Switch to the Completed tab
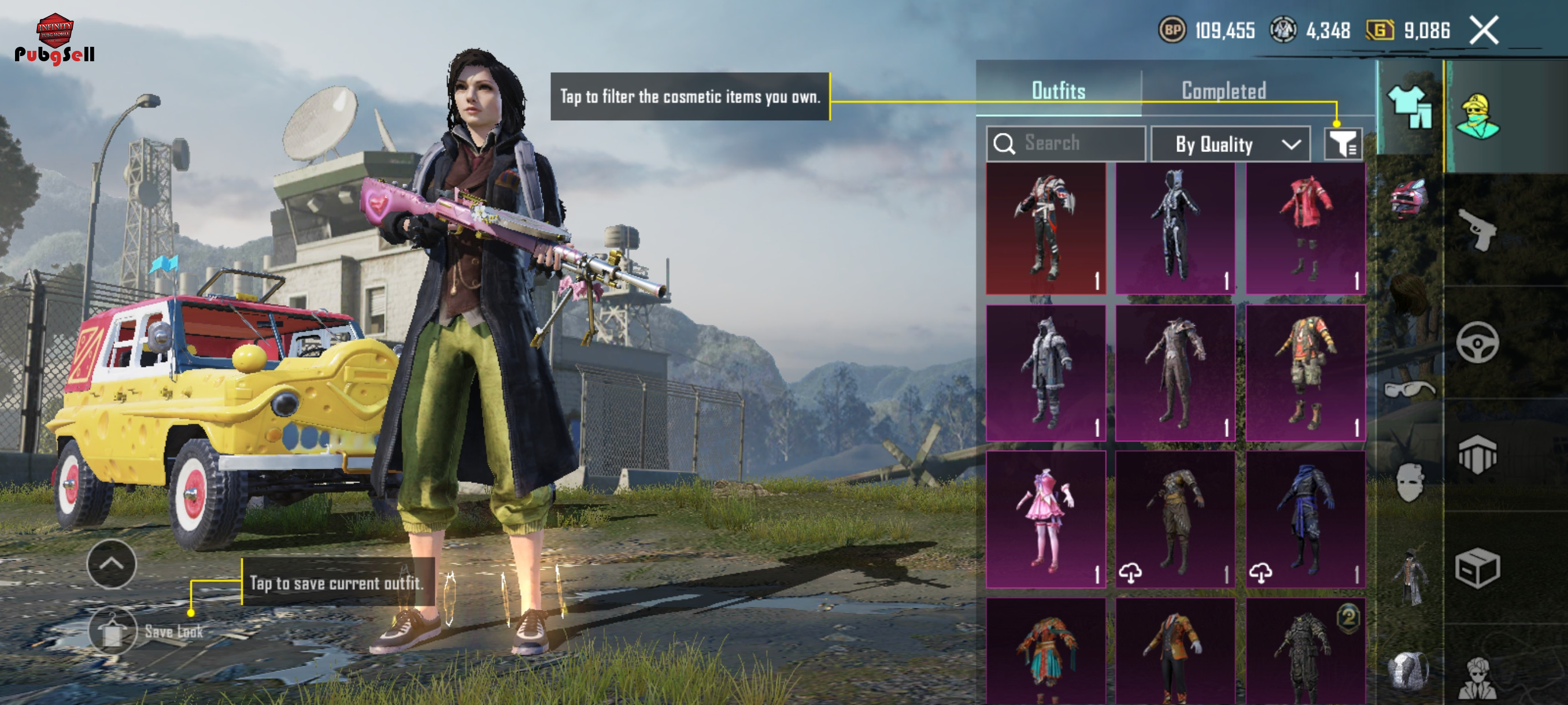This screenshot has height=705, width=1568. coord(1223,91)
